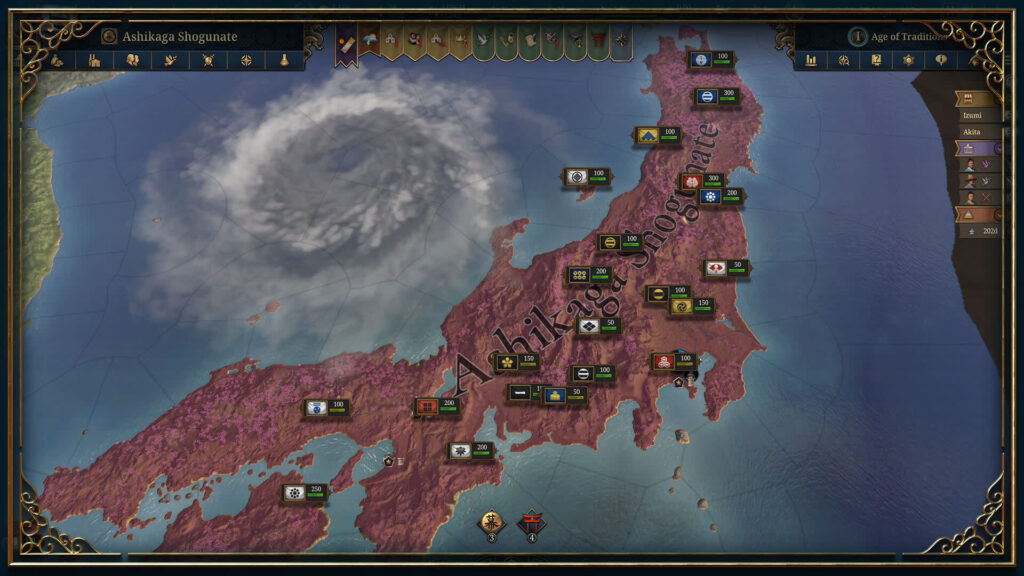
Task: Open the crossed swords shield military icon
Action: [x=209, y=60]
